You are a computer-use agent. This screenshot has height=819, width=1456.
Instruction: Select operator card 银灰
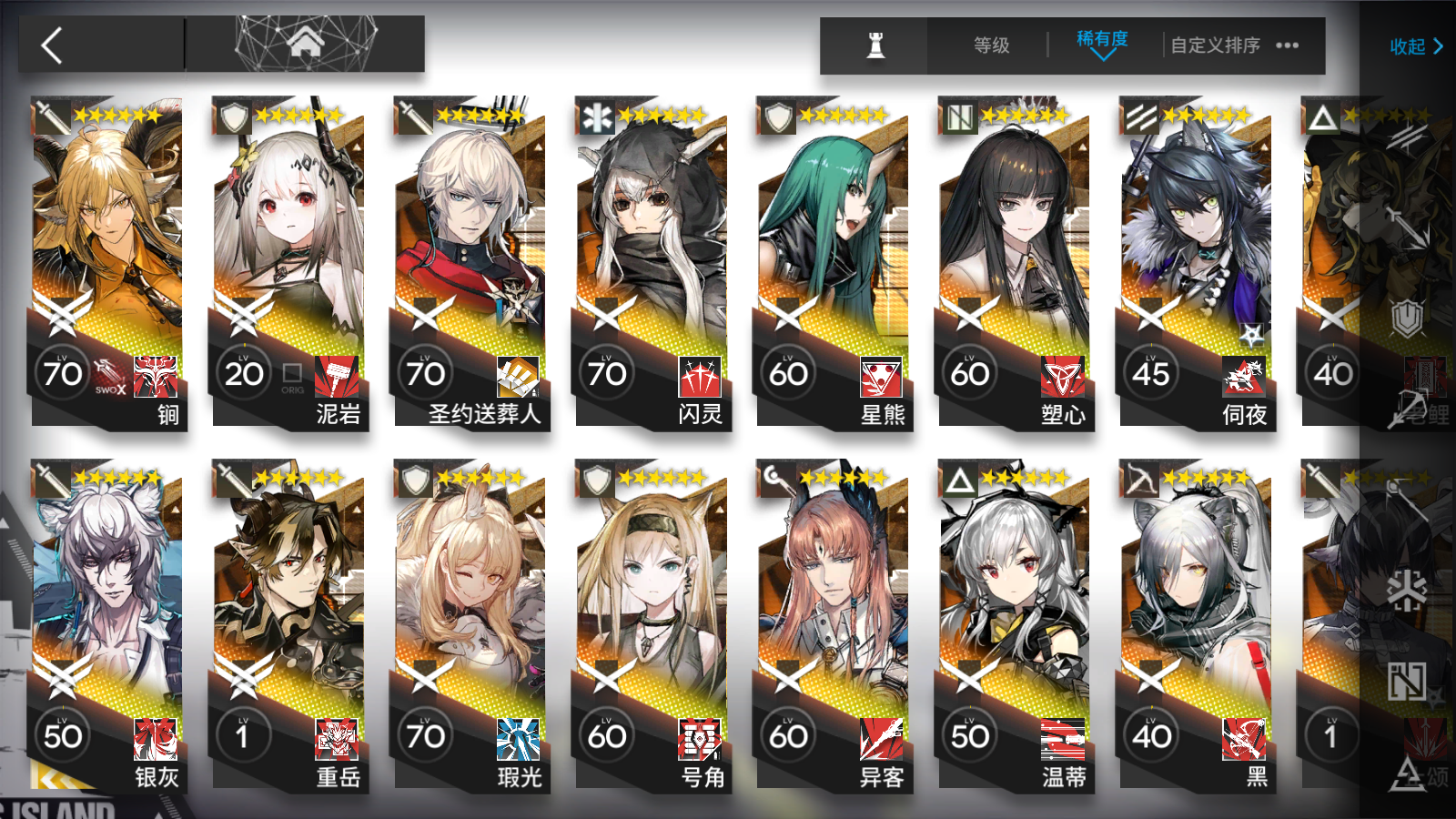pyautogui.click(x=107, y=625)
